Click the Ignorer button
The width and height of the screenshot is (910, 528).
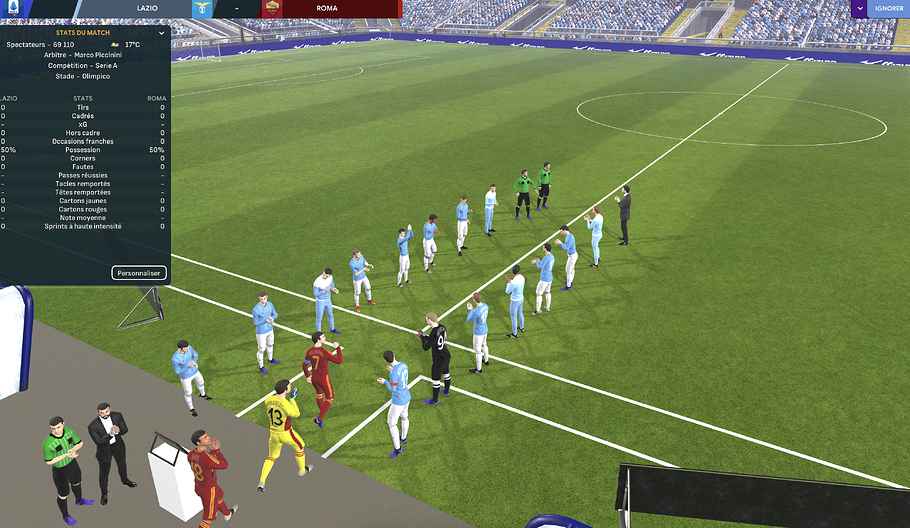point(888,8)
